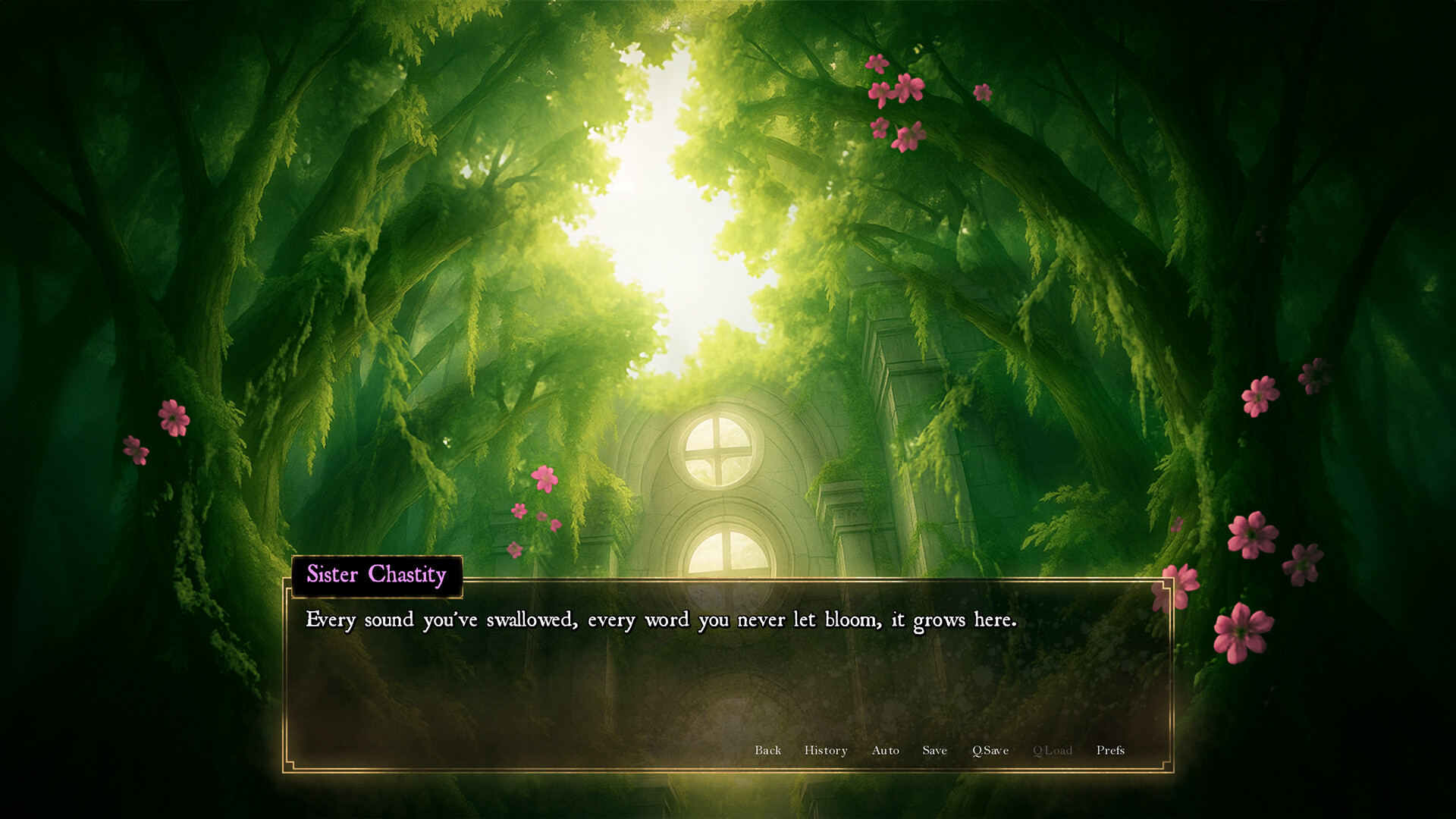Open the Prefs settings screen
Viewport: 1456px width, 819px height.
[1112, 750]
